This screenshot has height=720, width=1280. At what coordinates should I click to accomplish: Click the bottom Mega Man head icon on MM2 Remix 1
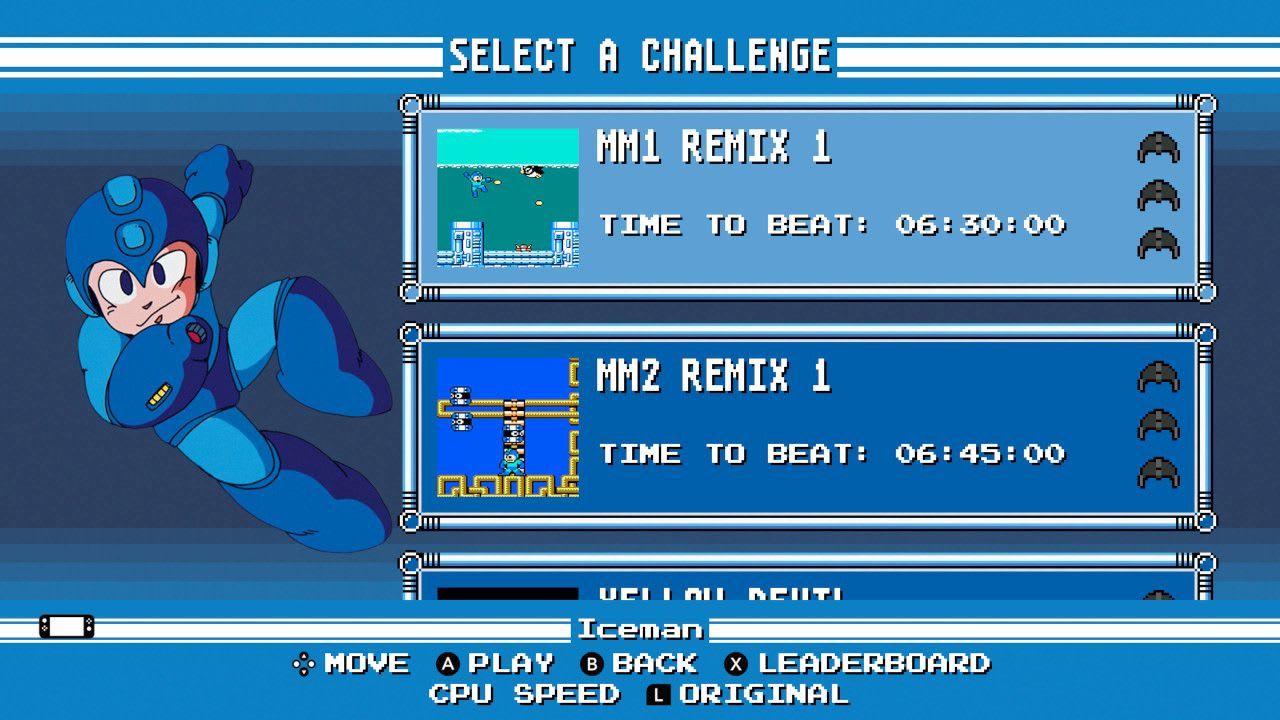[x=1163, y=470]
